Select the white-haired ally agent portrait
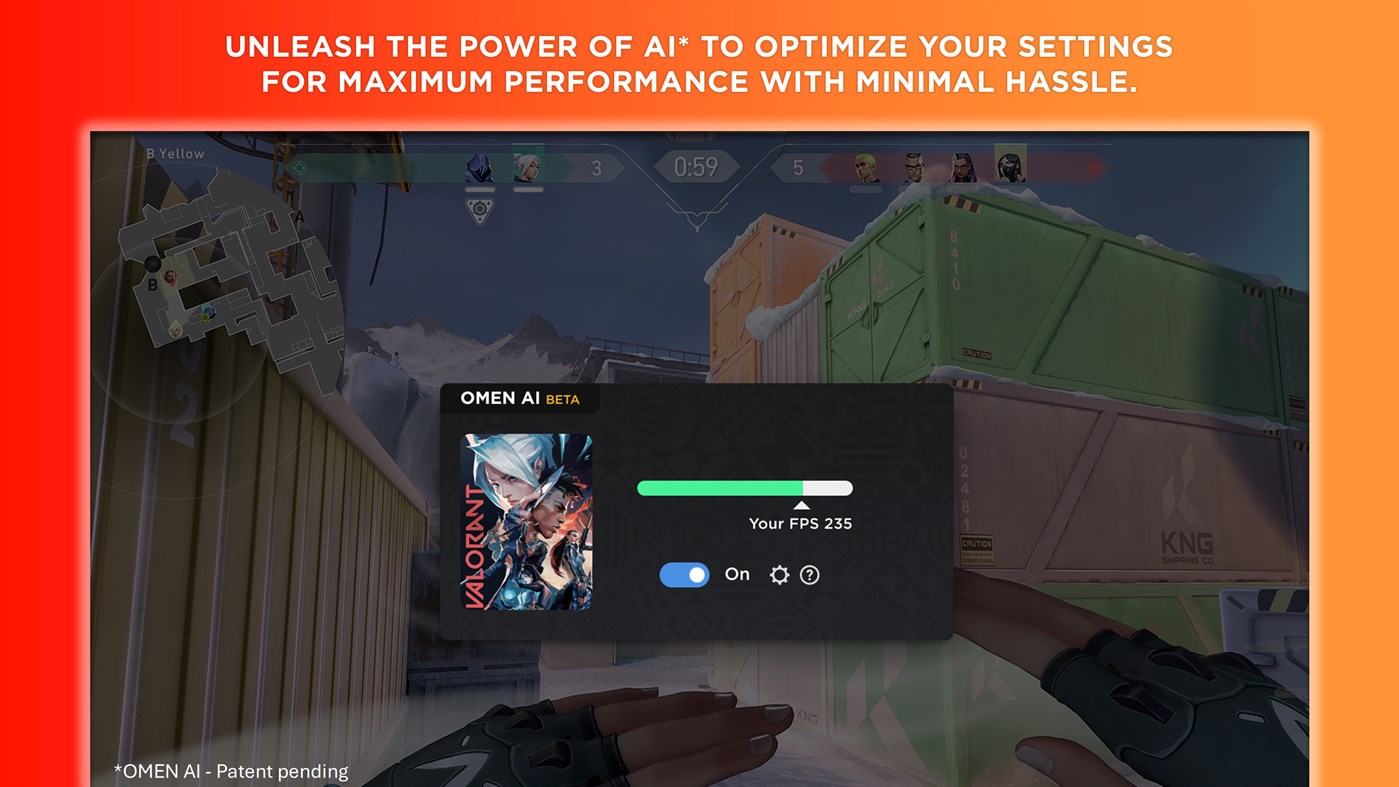The width and height of the screenshot is (1399, 787). tap(528, 165)
